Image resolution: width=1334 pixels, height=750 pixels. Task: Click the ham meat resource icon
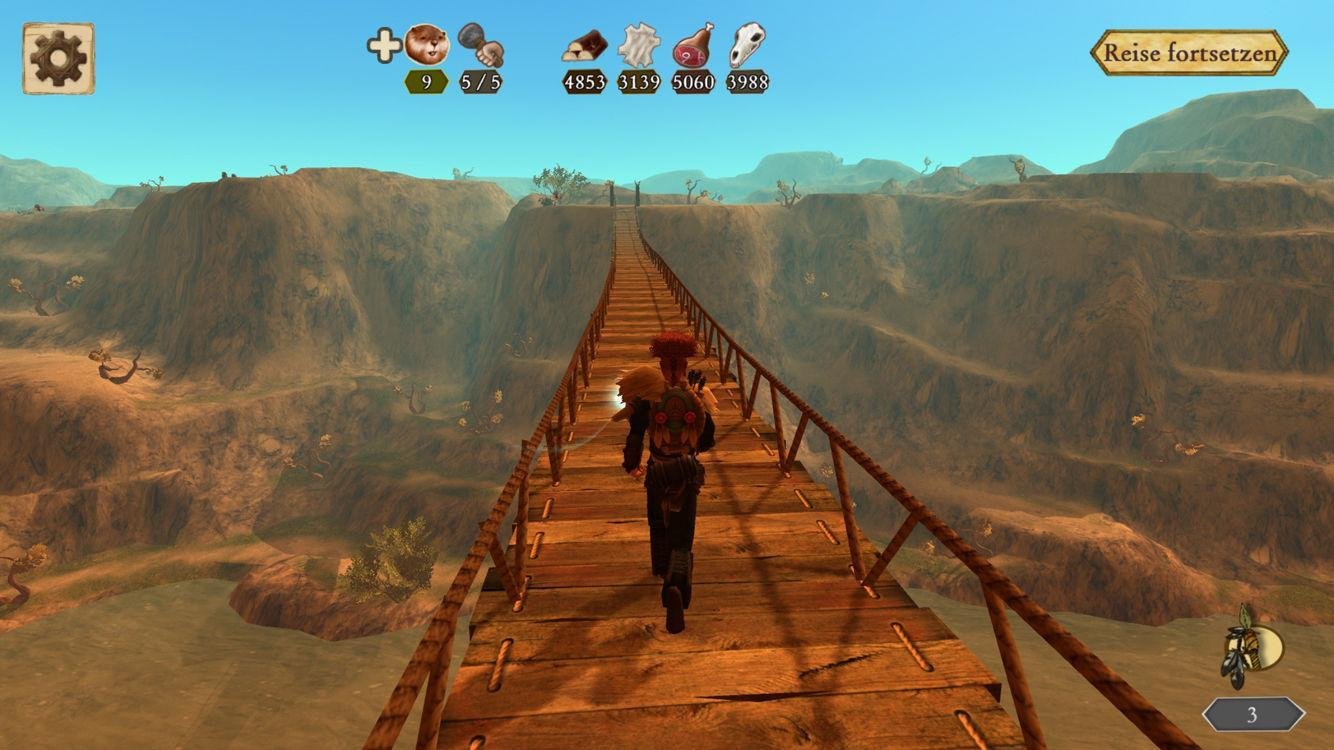tap(693, 45)
